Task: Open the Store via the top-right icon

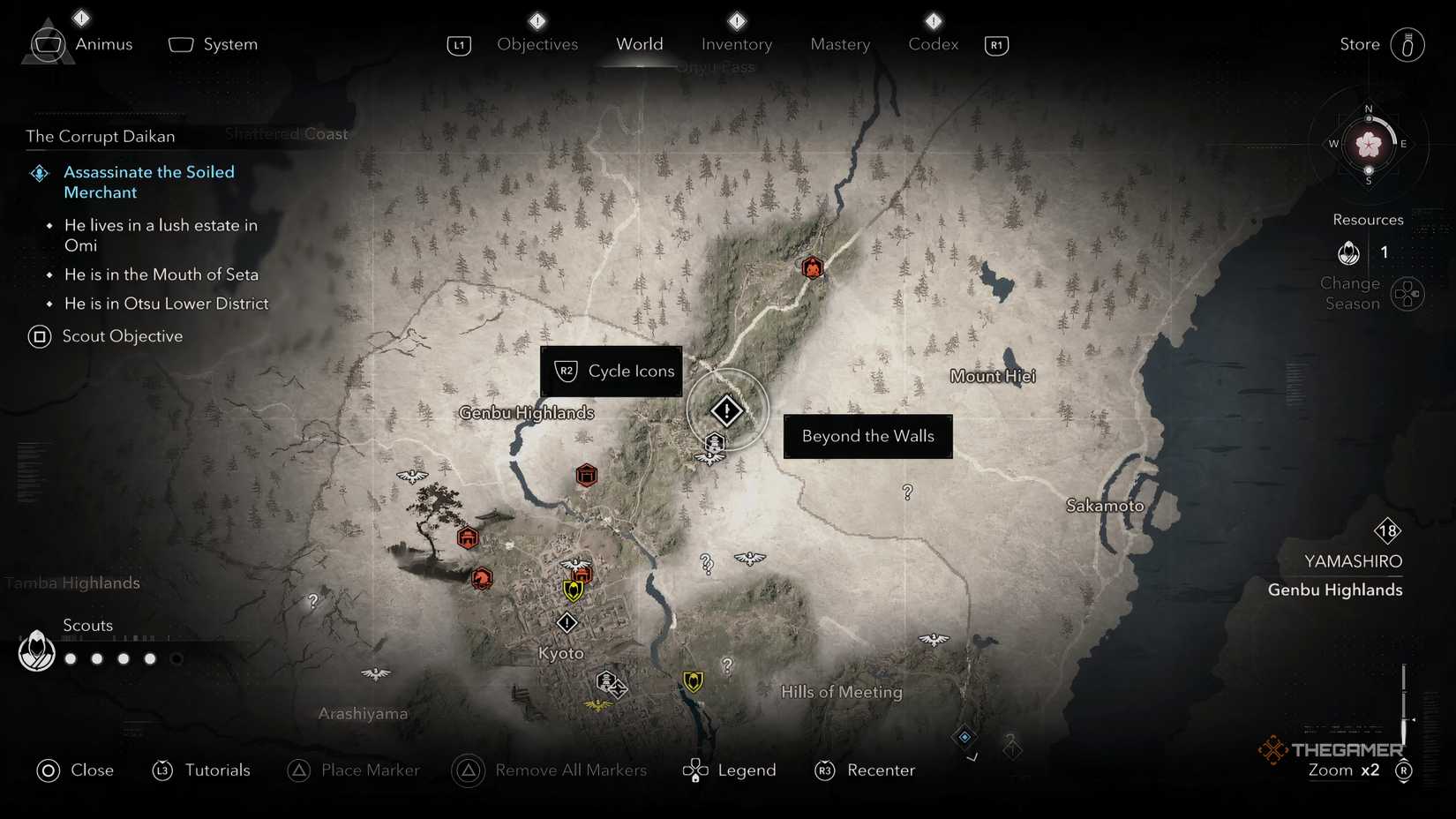Action: [x=1408, y=44]
